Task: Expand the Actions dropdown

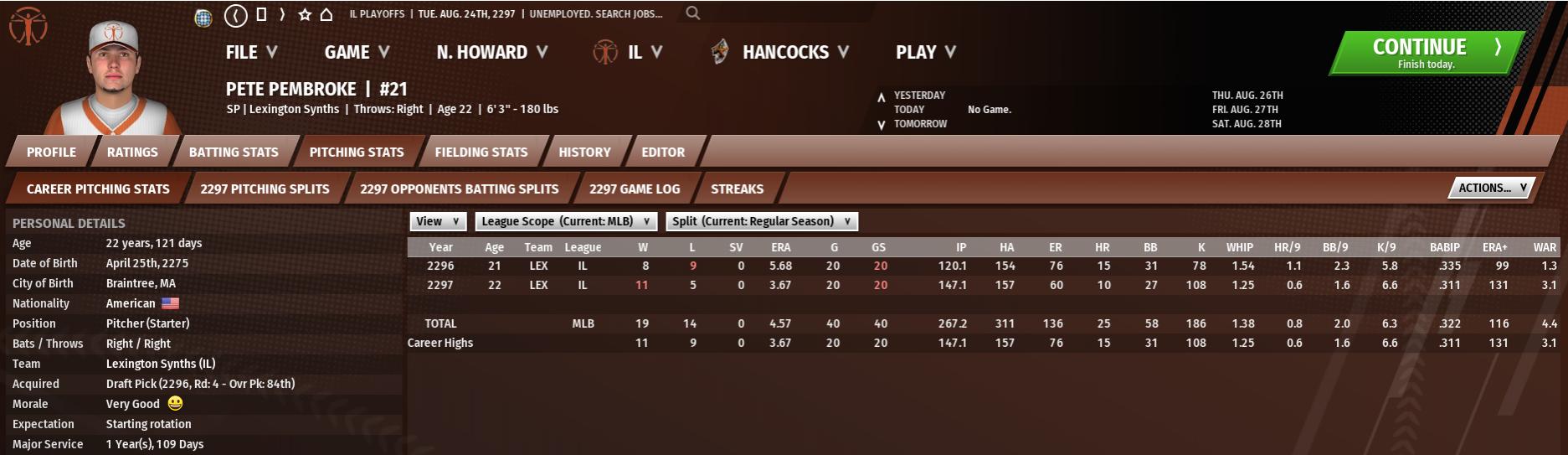Action: pyautogui.click(x=1492, y=188)
